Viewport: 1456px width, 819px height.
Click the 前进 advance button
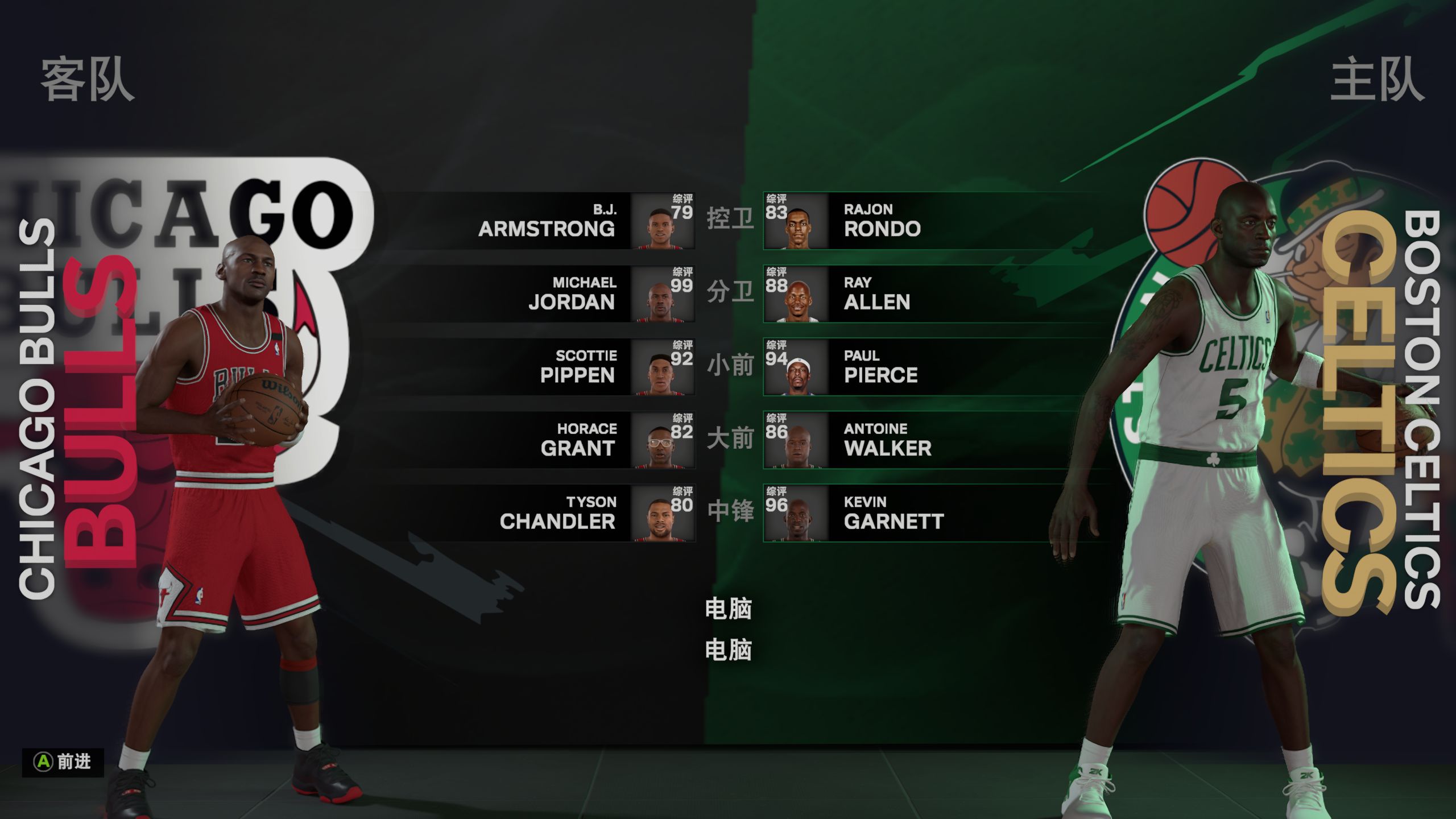pyautogui.click(x=63, y=762)
